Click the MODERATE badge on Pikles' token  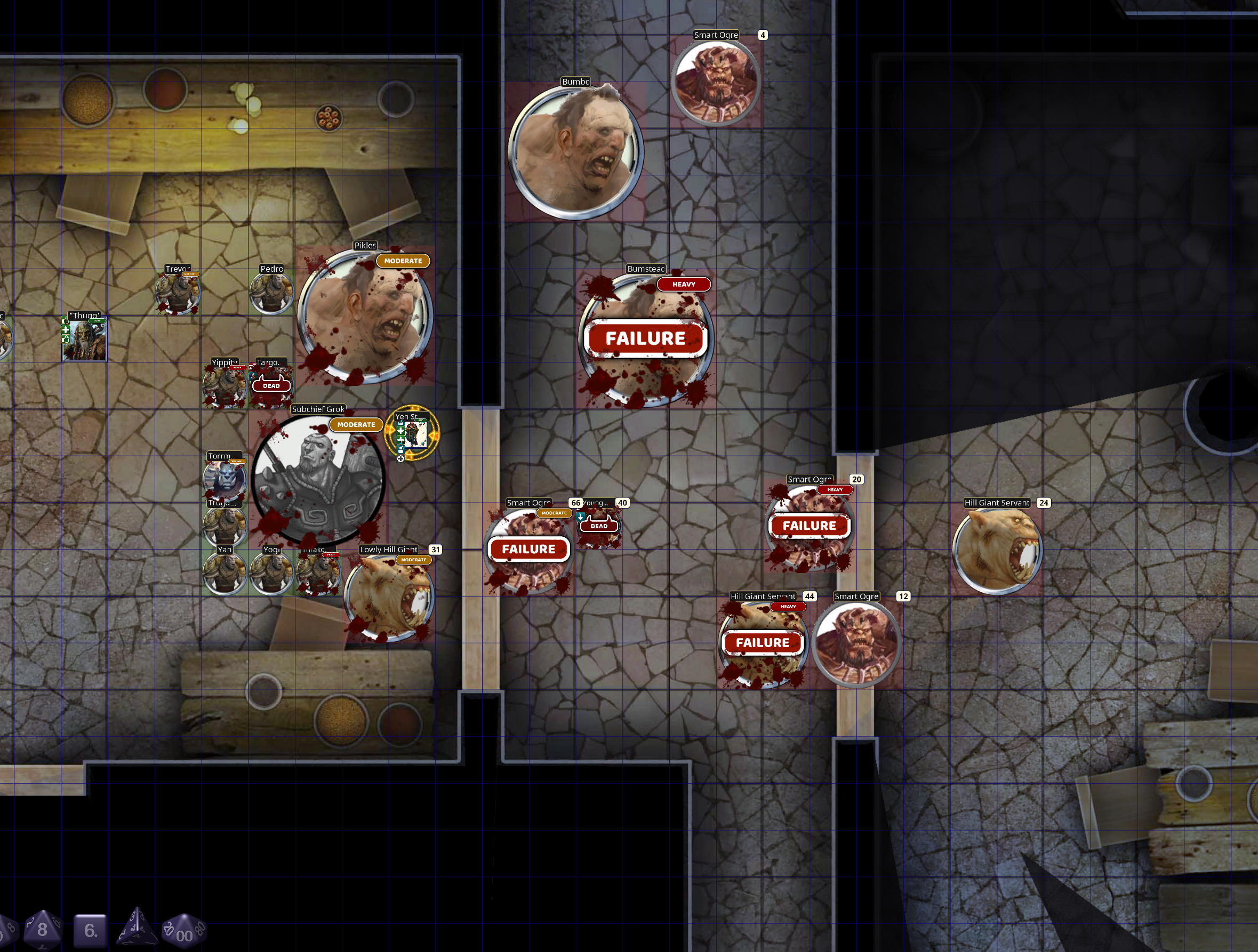403,260
